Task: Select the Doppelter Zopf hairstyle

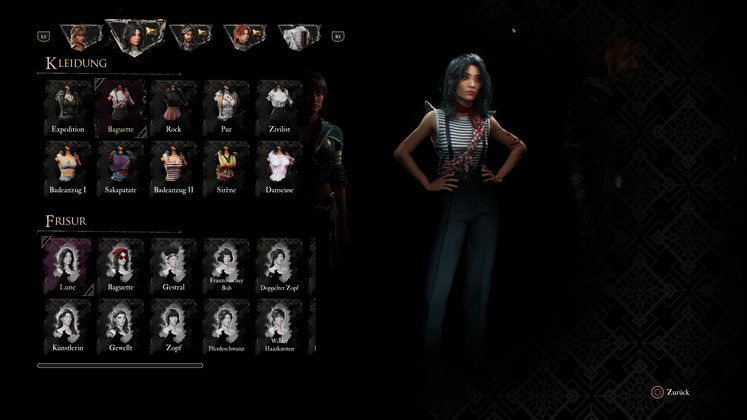Action: 279,265
